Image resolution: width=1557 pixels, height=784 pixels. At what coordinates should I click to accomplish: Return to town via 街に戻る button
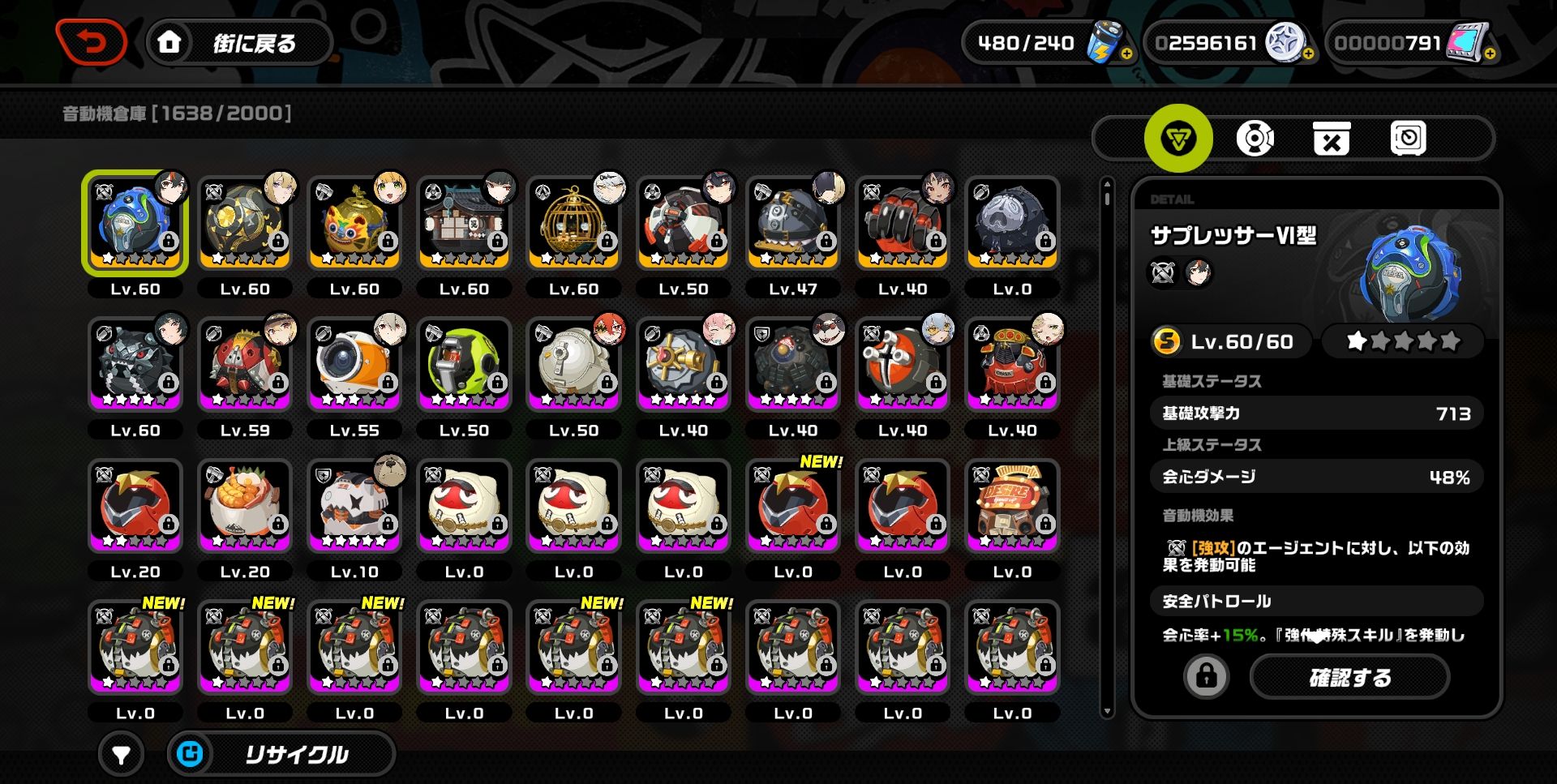click(240, 42)
